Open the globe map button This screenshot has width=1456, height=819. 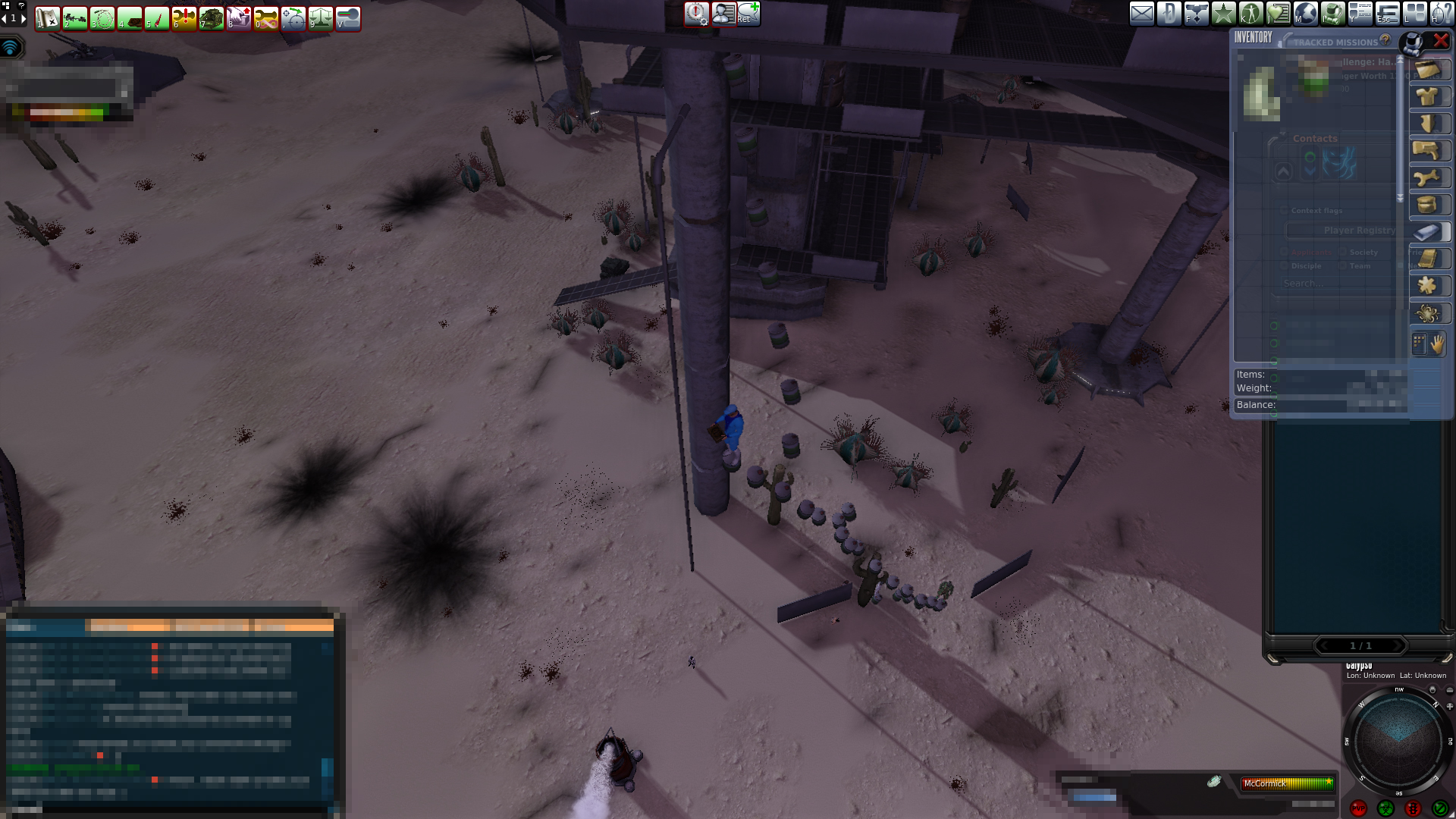[x=1305, y=14]
